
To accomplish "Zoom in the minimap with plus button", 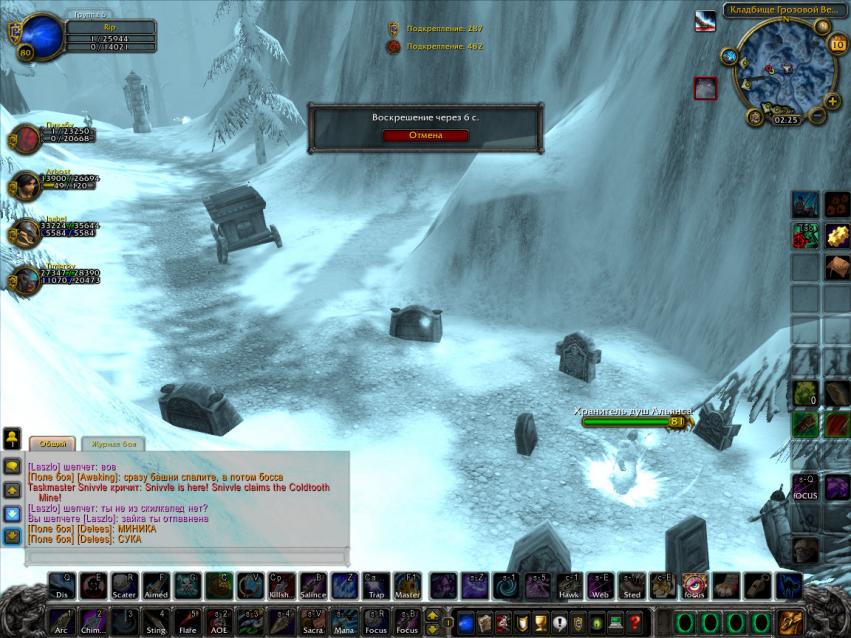I will pyautogui.click(x=832, y=101).
